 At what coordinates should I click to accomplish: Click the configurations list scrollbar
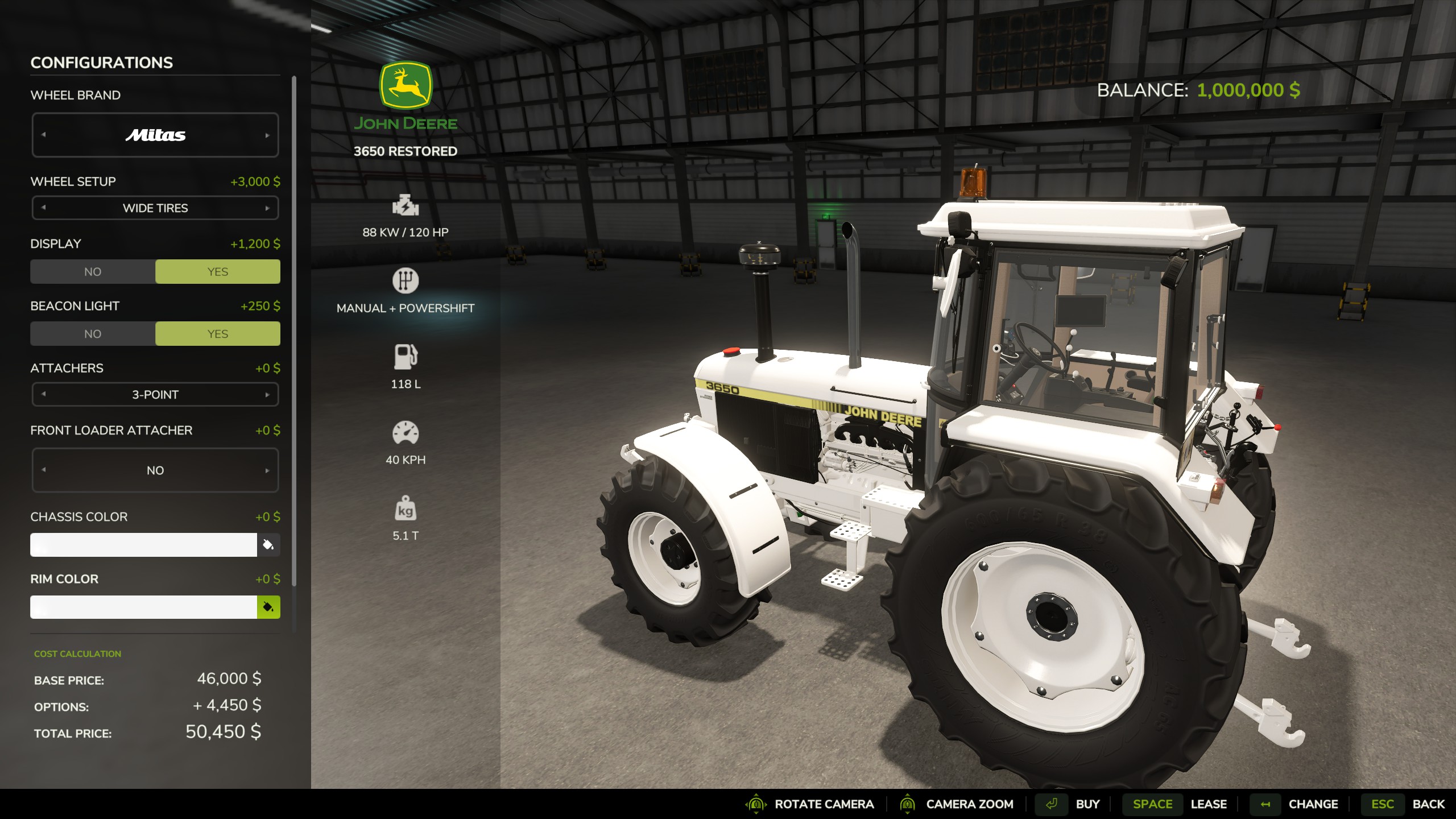[294, 330]
